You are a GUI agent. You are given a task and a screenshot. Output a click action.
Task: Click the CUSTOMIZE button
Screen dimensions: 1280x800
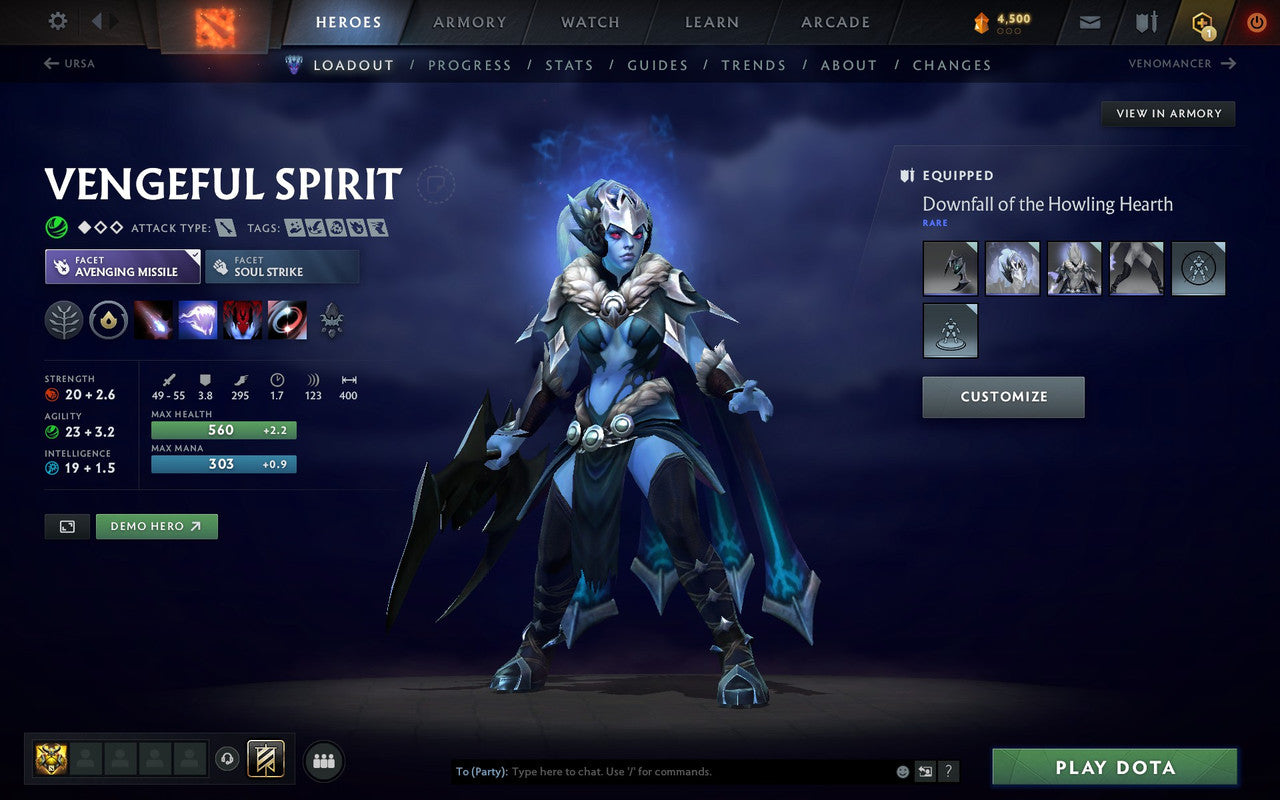(1003, 397)
